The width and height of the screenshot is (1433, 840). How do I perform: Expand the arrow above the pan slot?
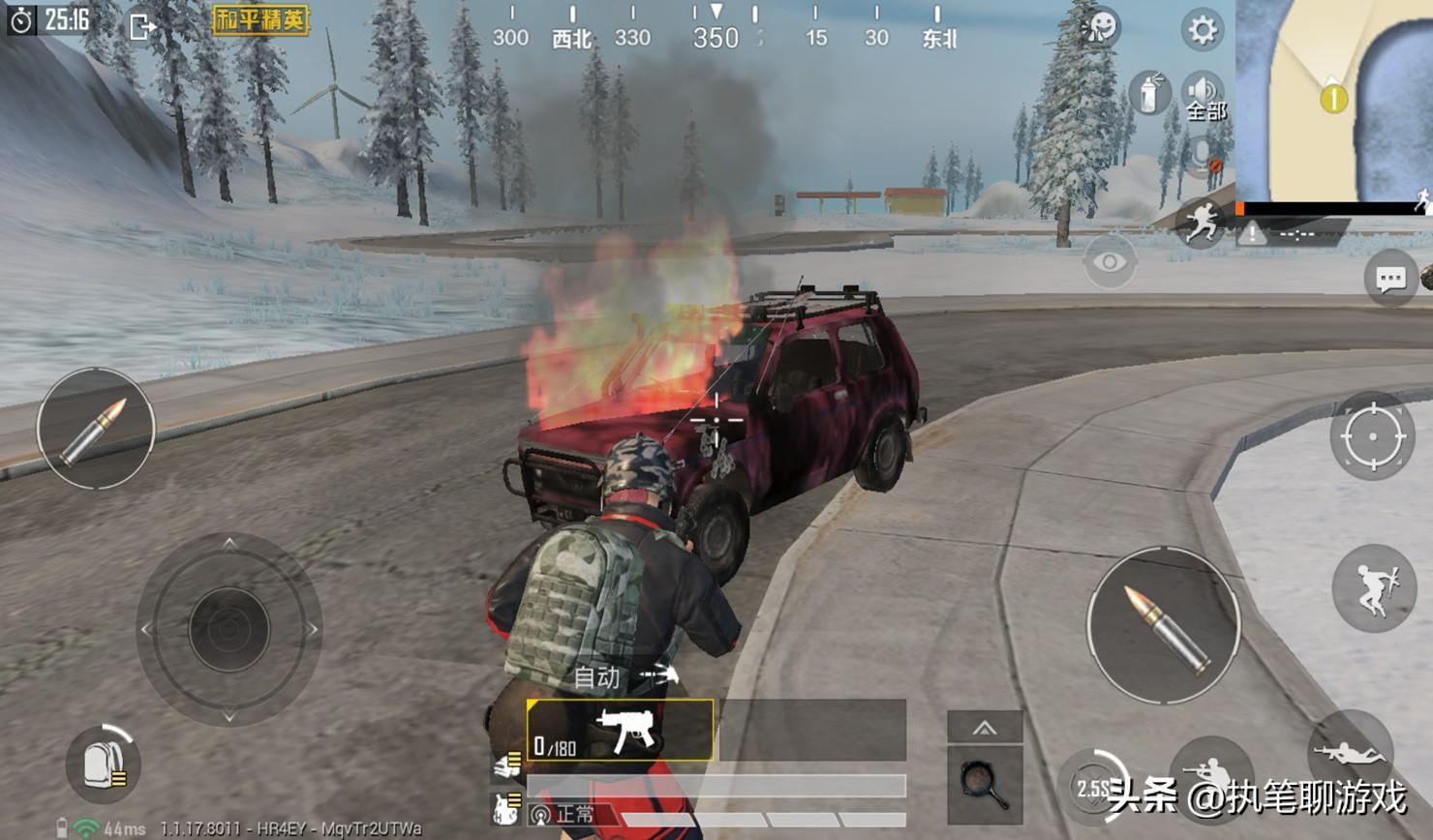click(985, 728)
